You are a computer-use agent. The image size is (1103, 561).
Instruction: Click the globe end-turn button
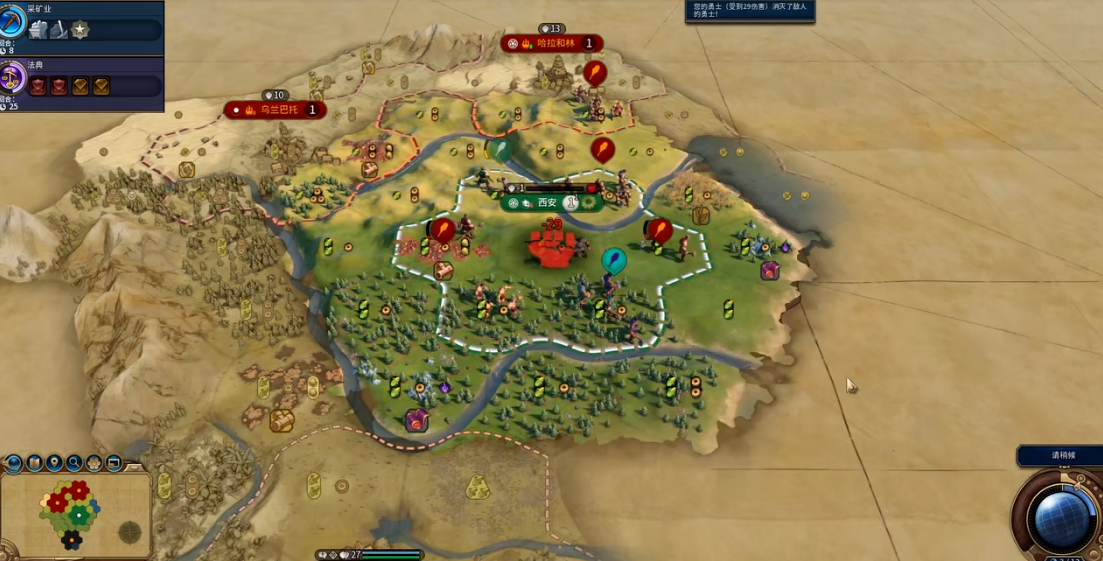1061,517
